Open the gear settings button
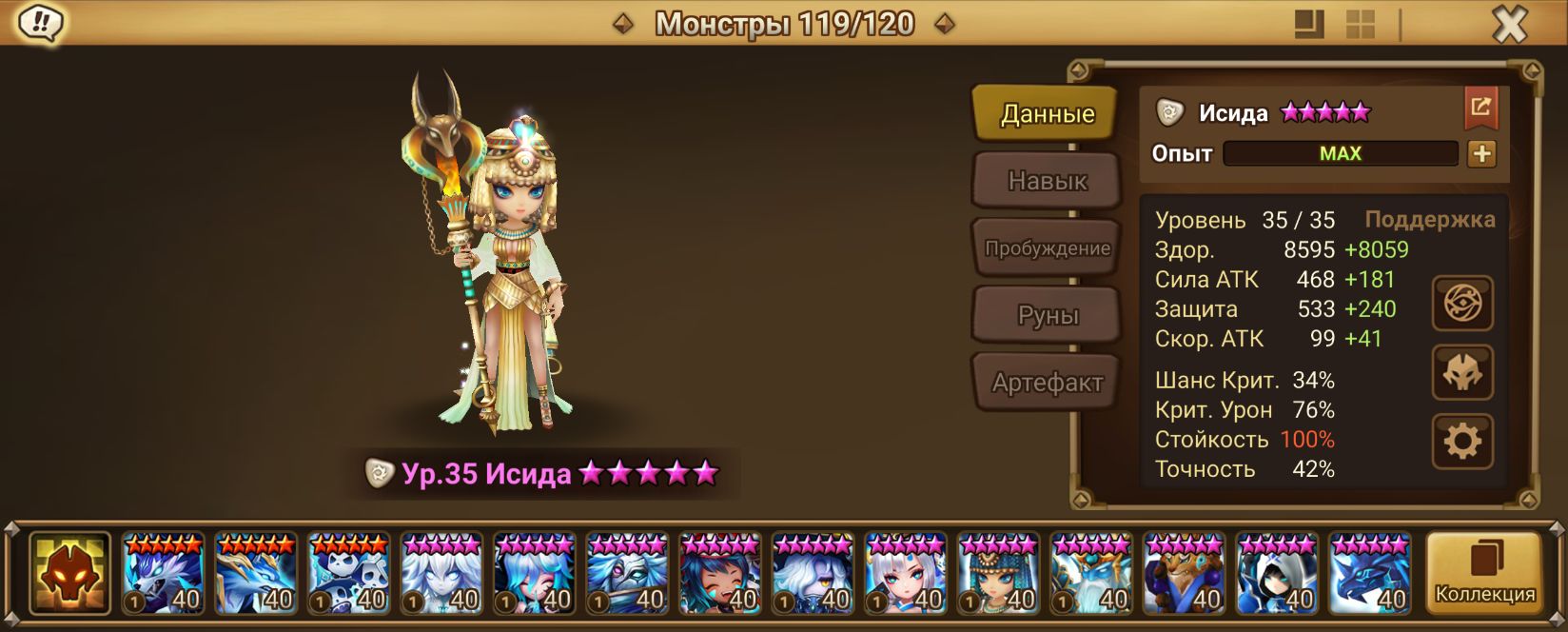Viewport: 1568px width, 632px height. [1462, 441]
